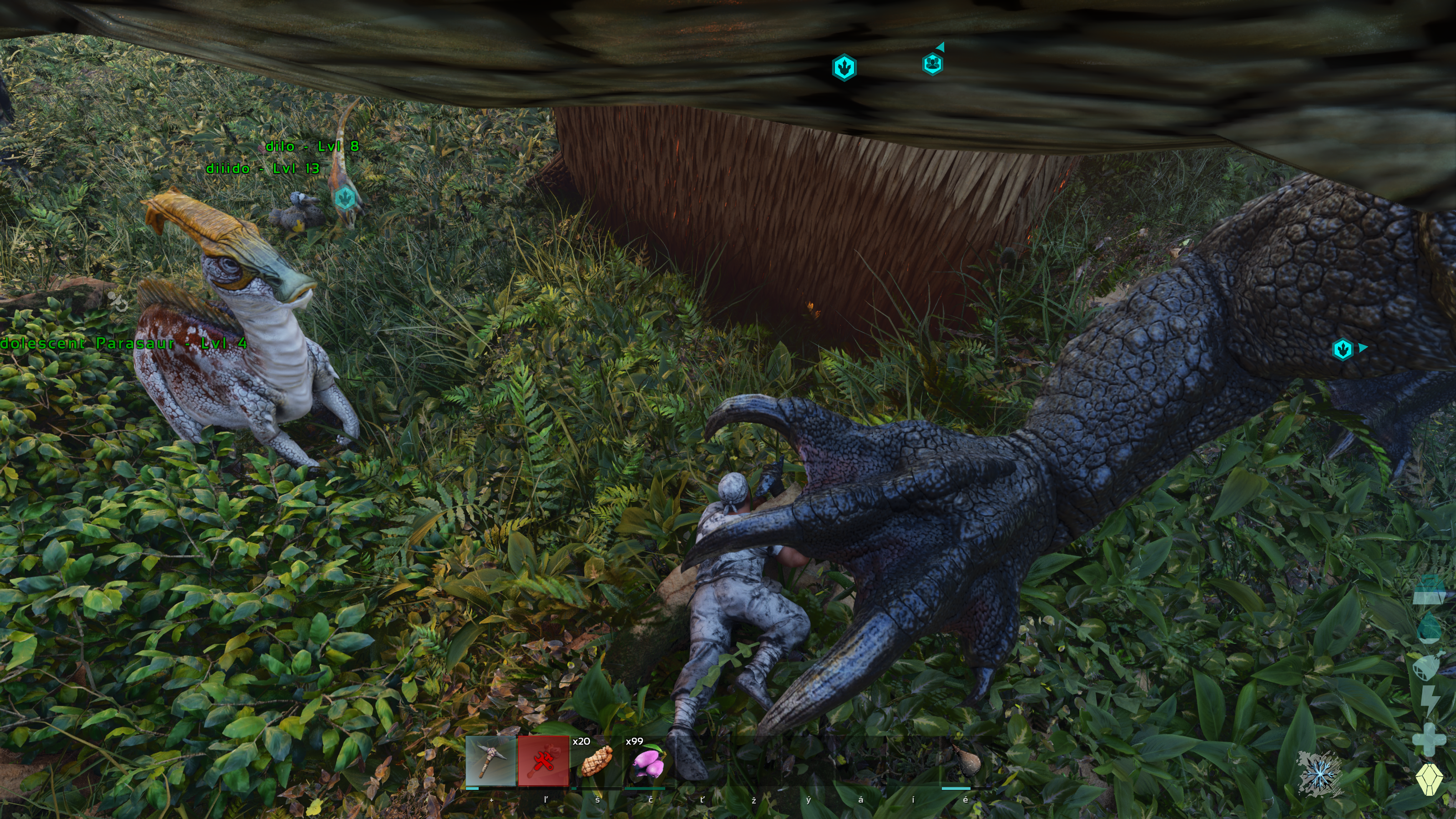
Task: Select the x99 purple berries slot
Action: [x=649, y=761]
